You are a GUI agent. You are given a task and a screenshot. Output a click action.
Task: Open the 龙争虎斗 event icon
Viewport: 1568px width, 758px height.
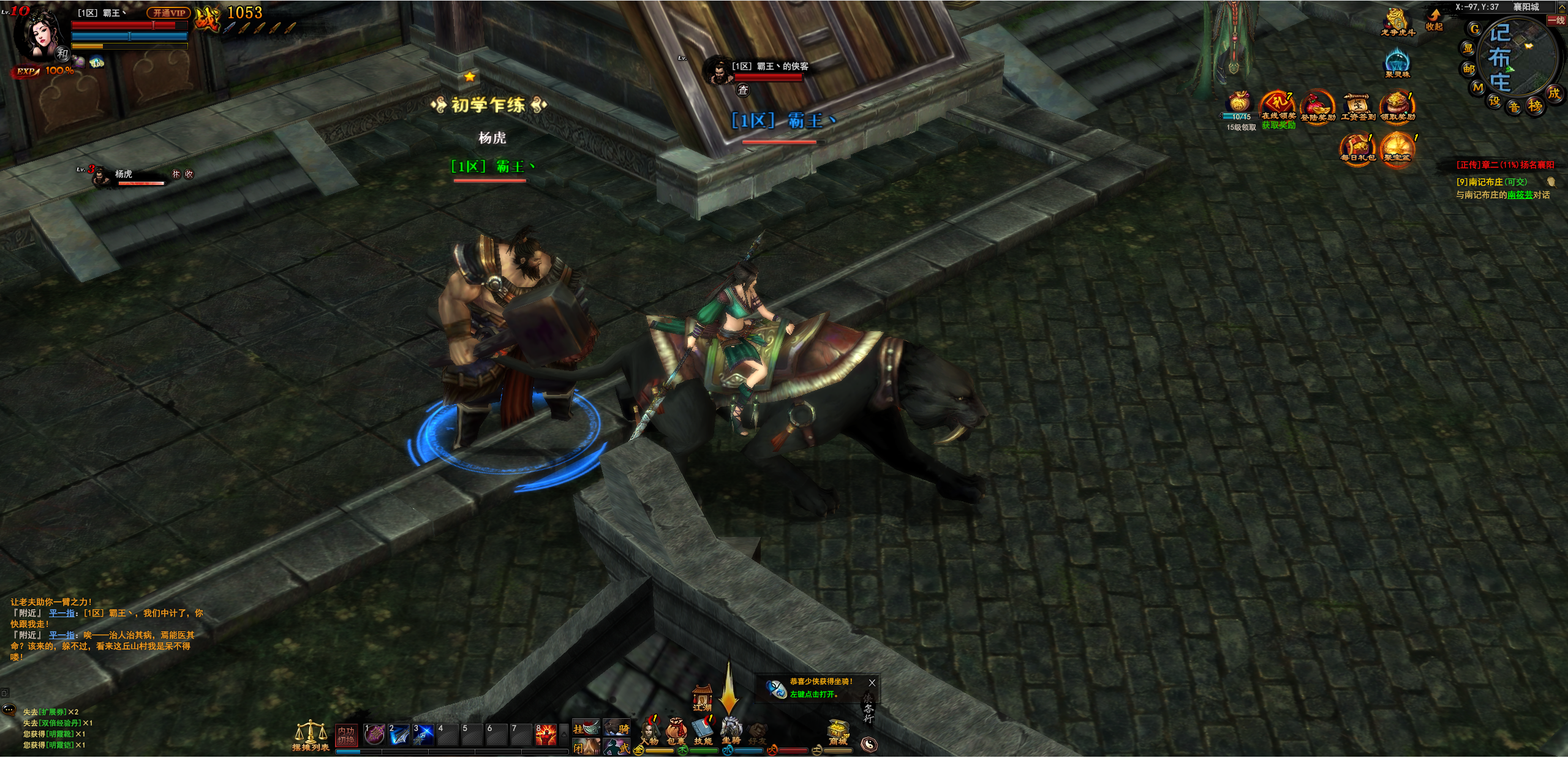click(1397, 21)
